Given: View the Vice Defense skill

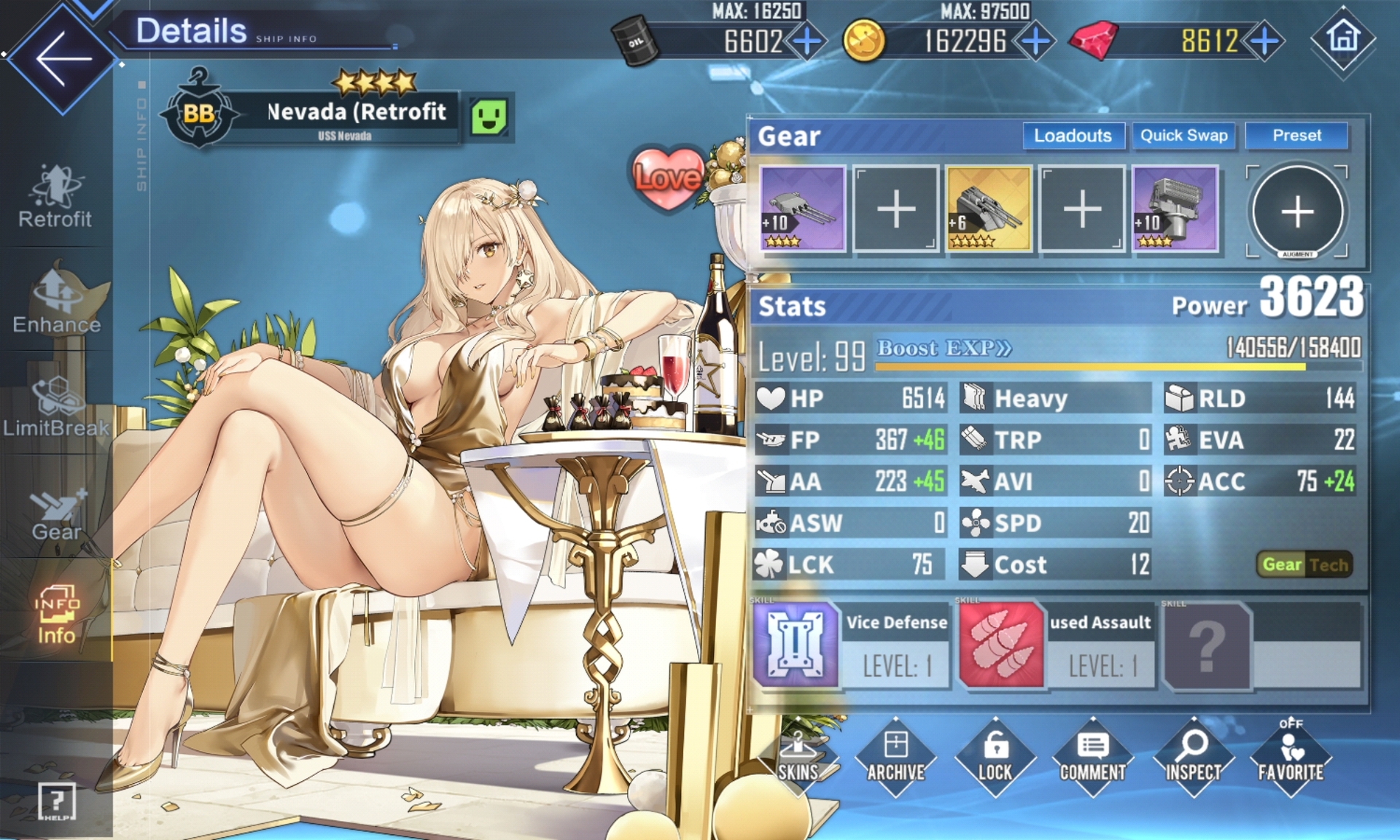Looking at the screenshot, I should click(796, 645).
